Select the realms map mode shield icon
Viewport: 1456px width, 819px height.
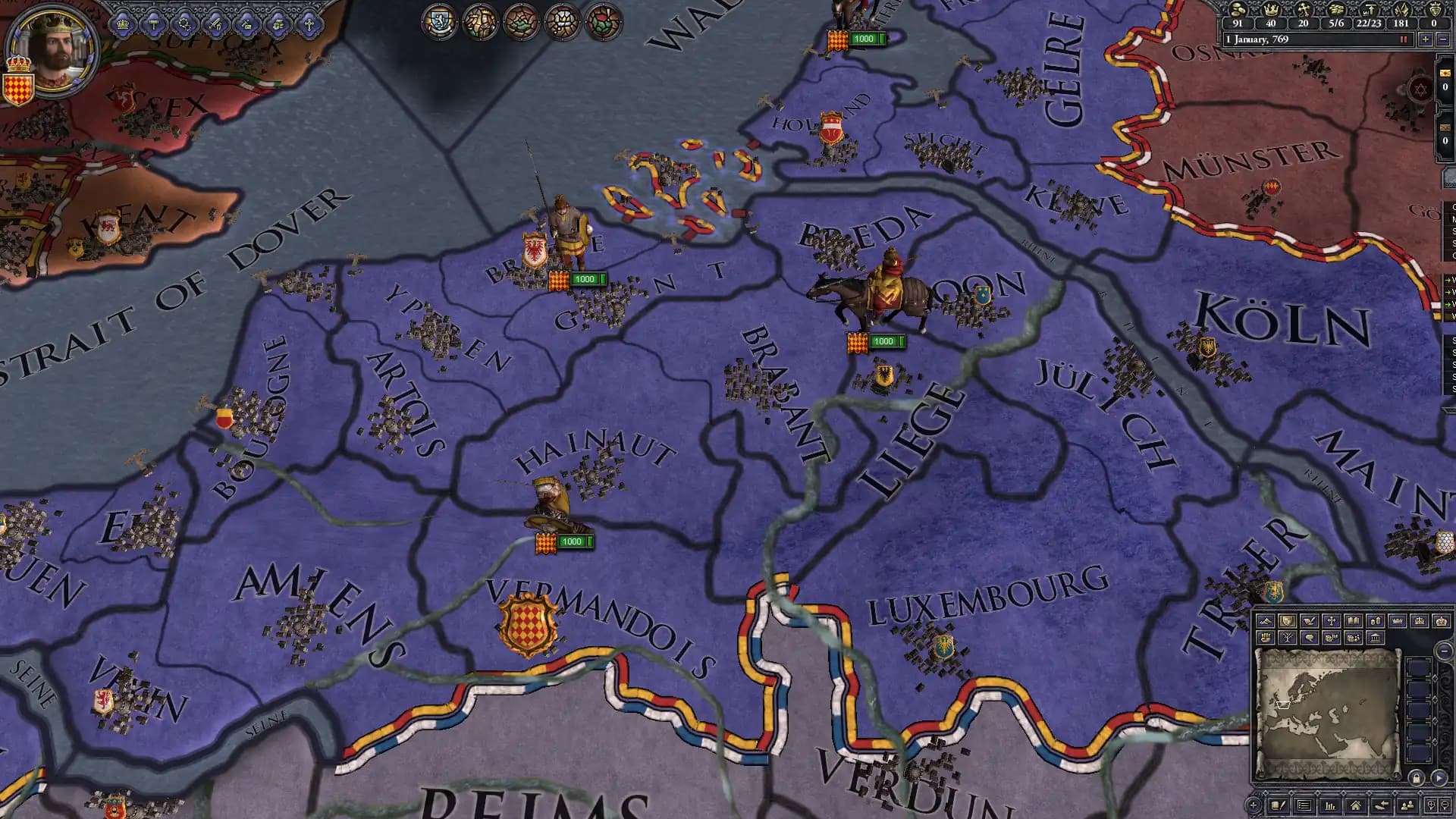[x=1288, y=621]
